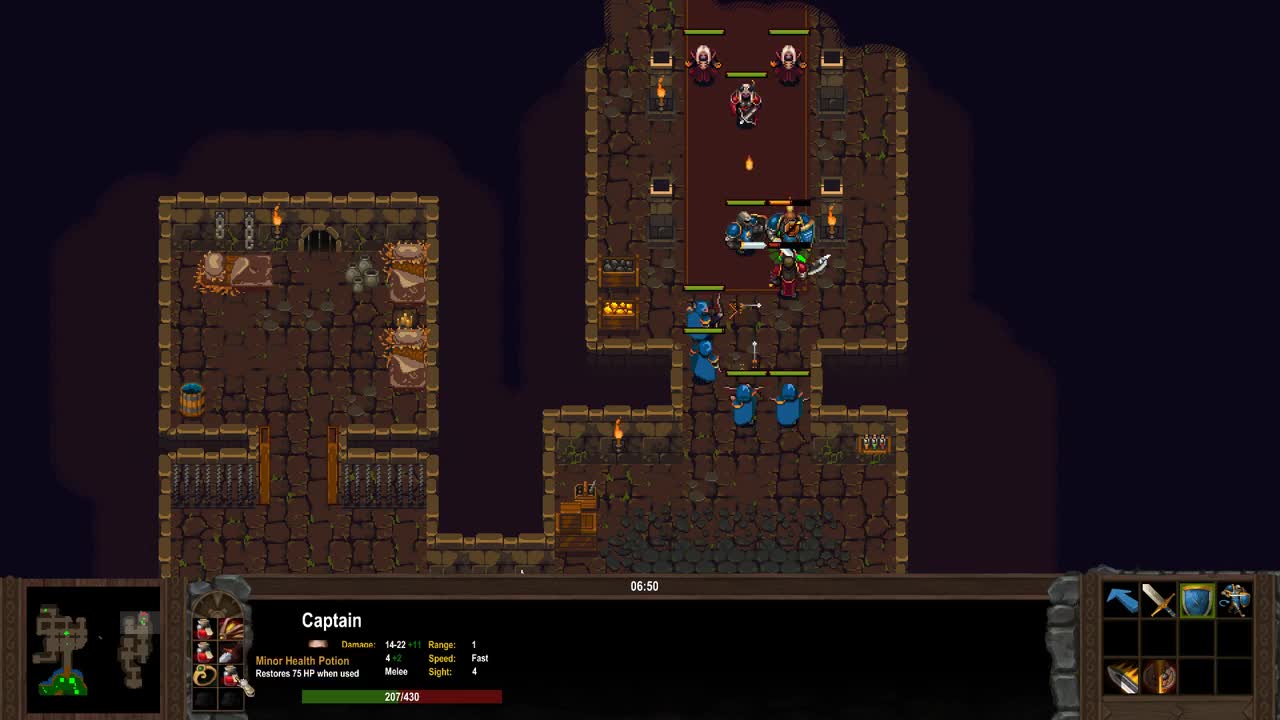Viewport: 1280px width, 720px height.
Task: Select the blue Move arrow command
Action: pos(1122,600)
